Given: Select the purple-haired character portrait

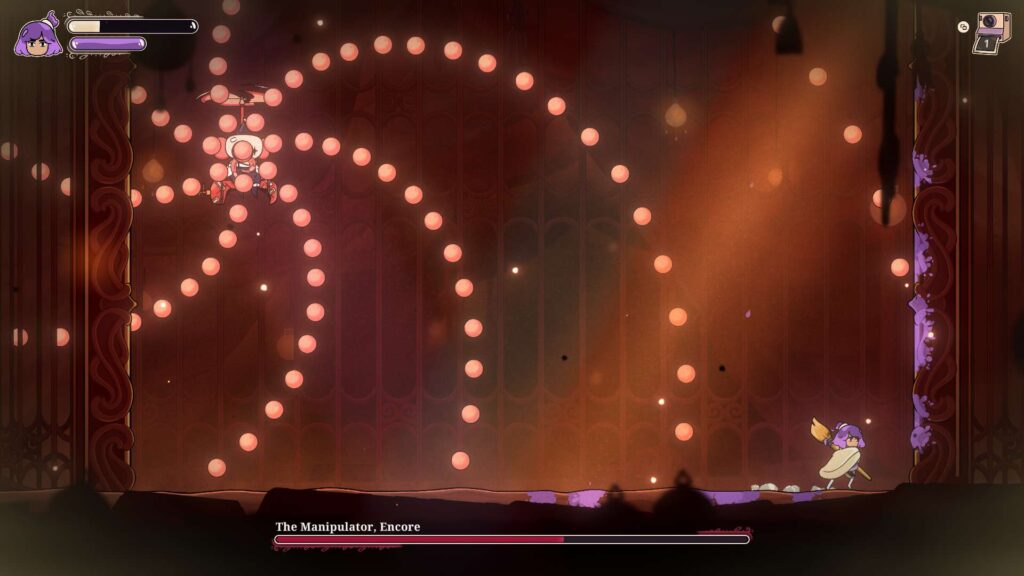Looking at the screenshot, I should [x=37, y=35].
